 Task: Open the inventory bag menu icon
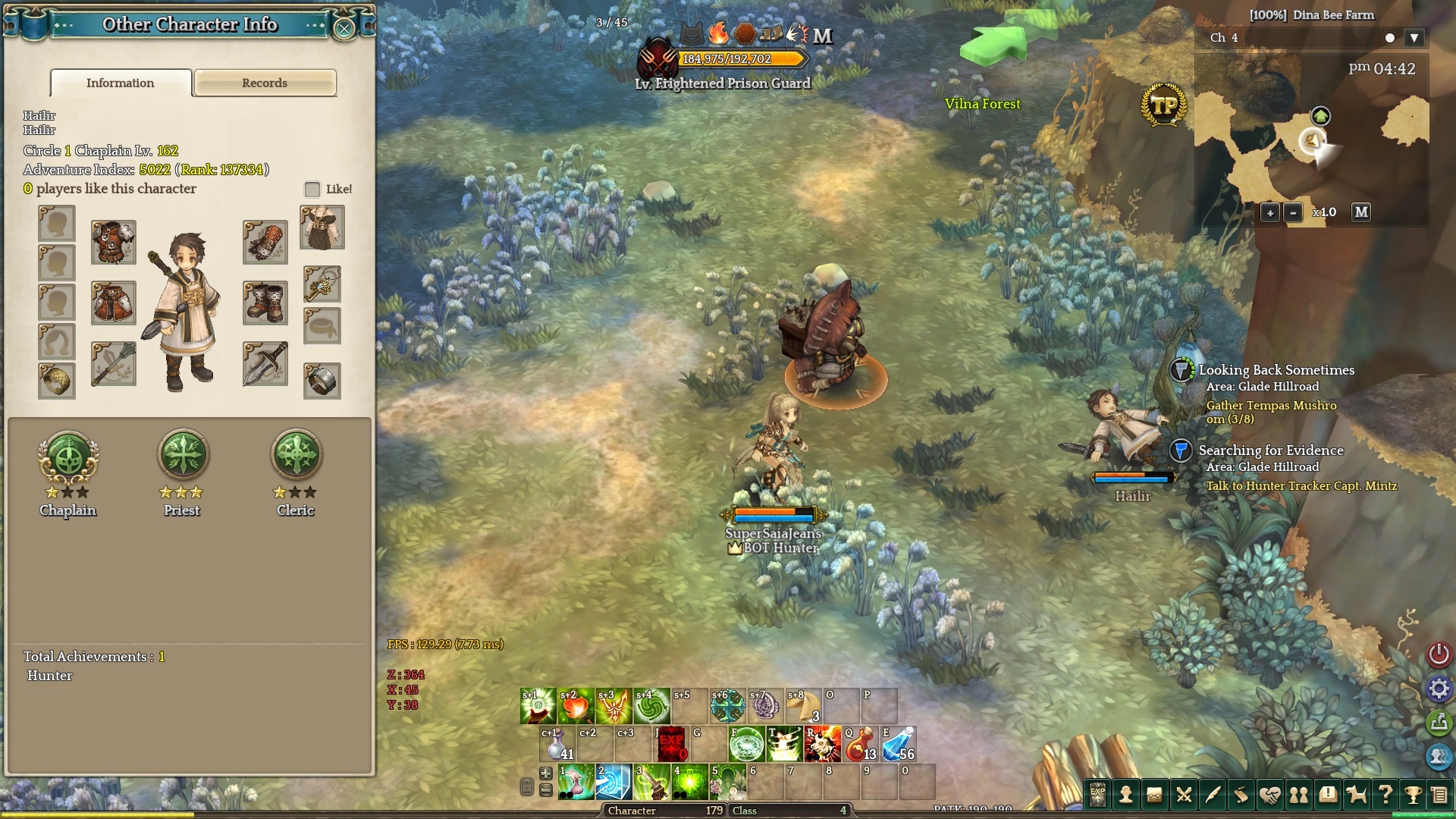[x=1154, y=795]
